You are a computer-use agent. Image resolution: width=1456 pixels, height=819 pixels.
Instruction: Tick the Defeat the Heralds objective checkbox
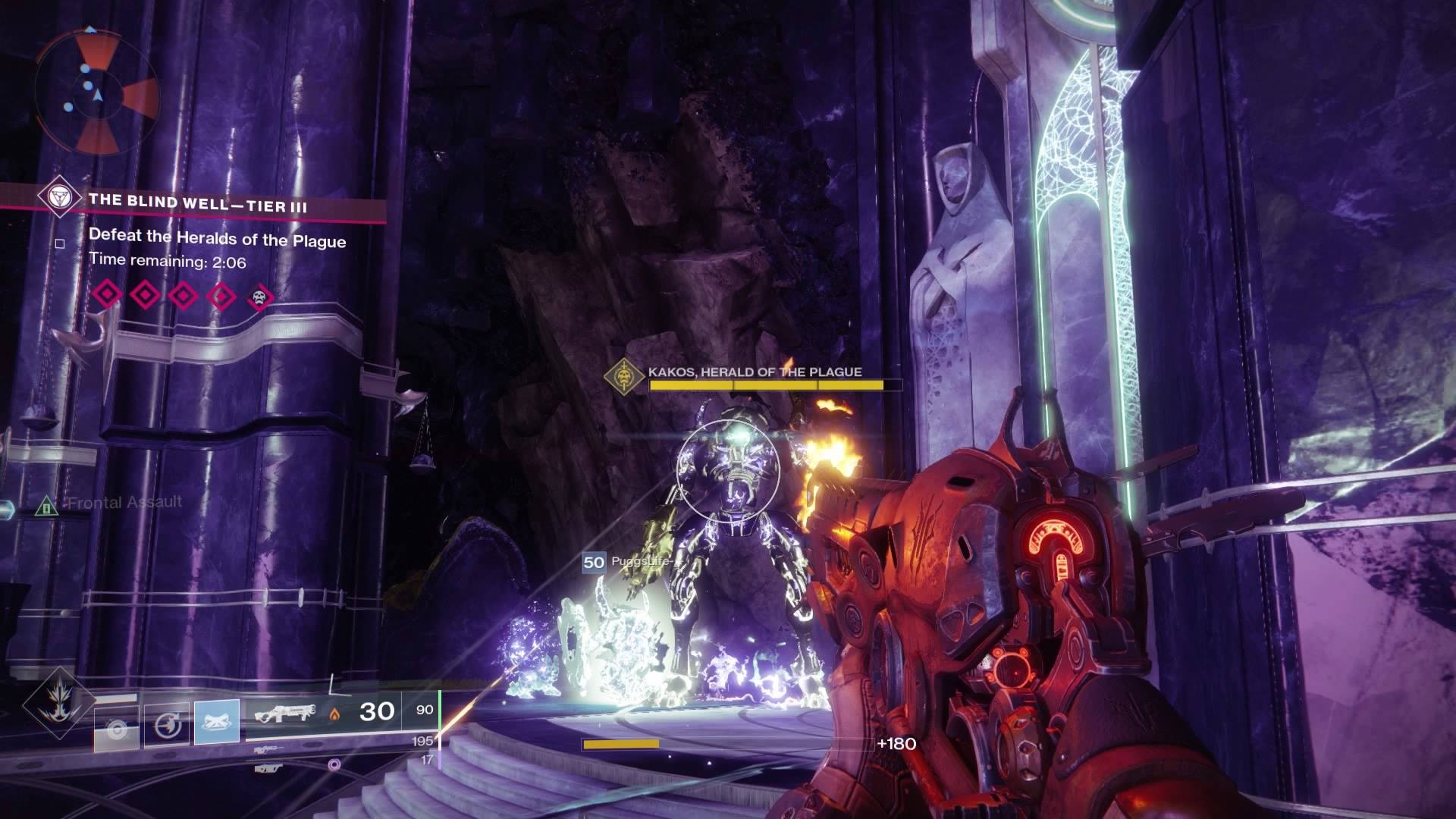[x=60, y=243]
